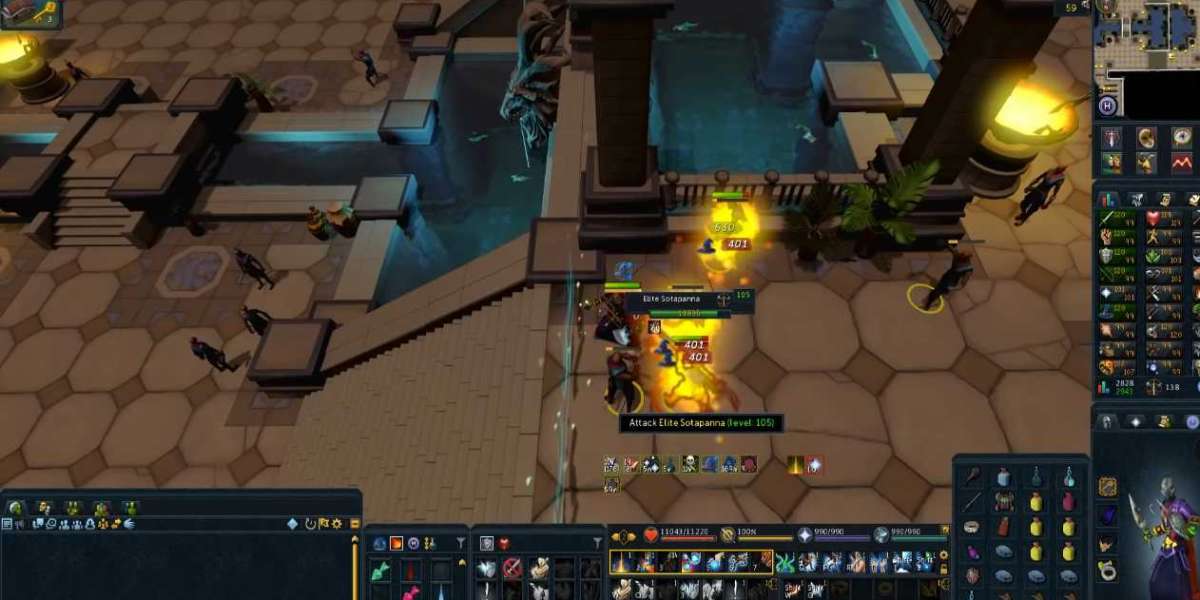The image size is (1200, 600).
Task: Open the key icon in top-left corner
Action: (19, 13)
